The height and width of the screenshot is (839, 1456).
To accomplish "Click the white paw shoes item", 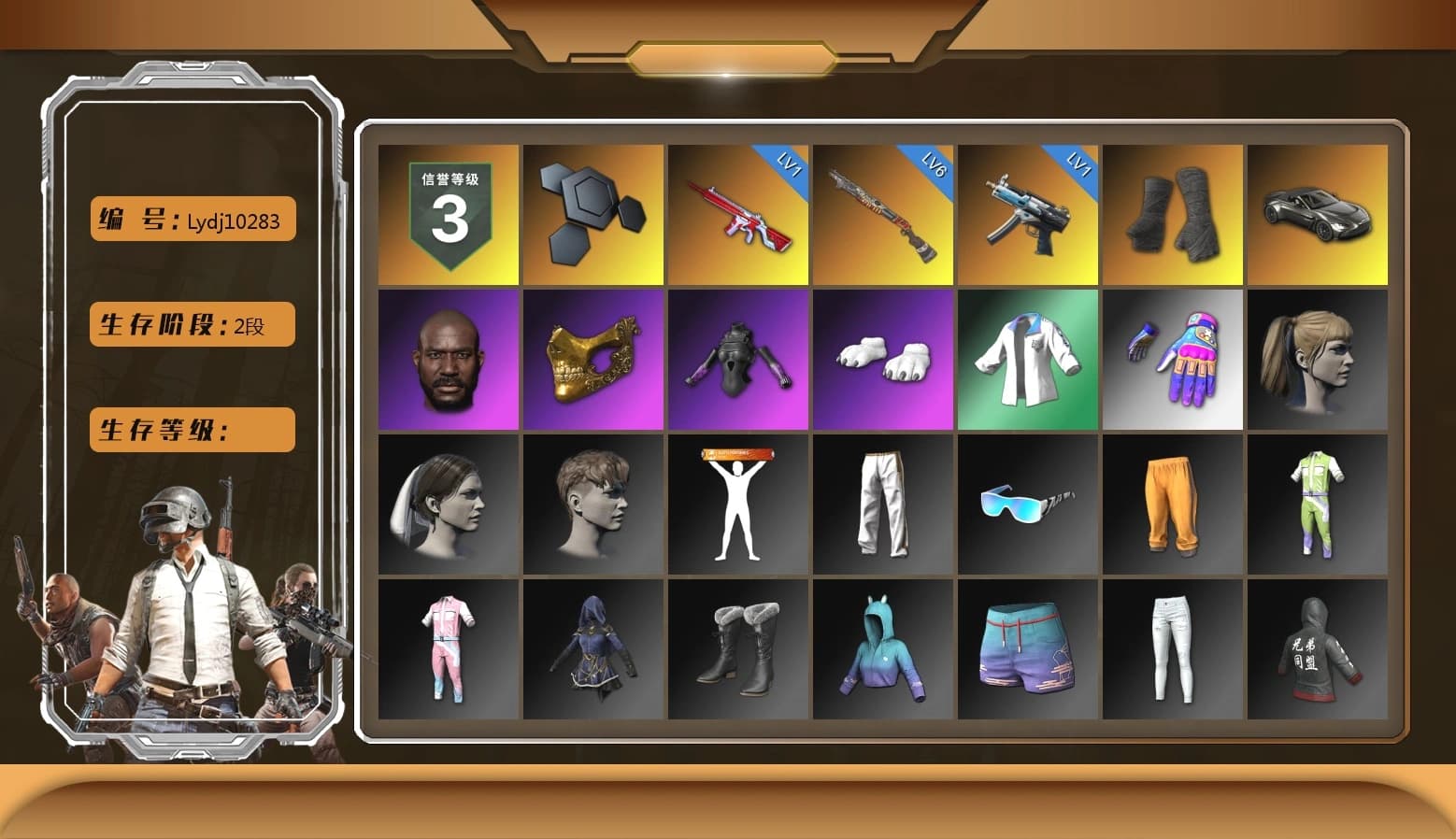I will [x=881, y=359].
